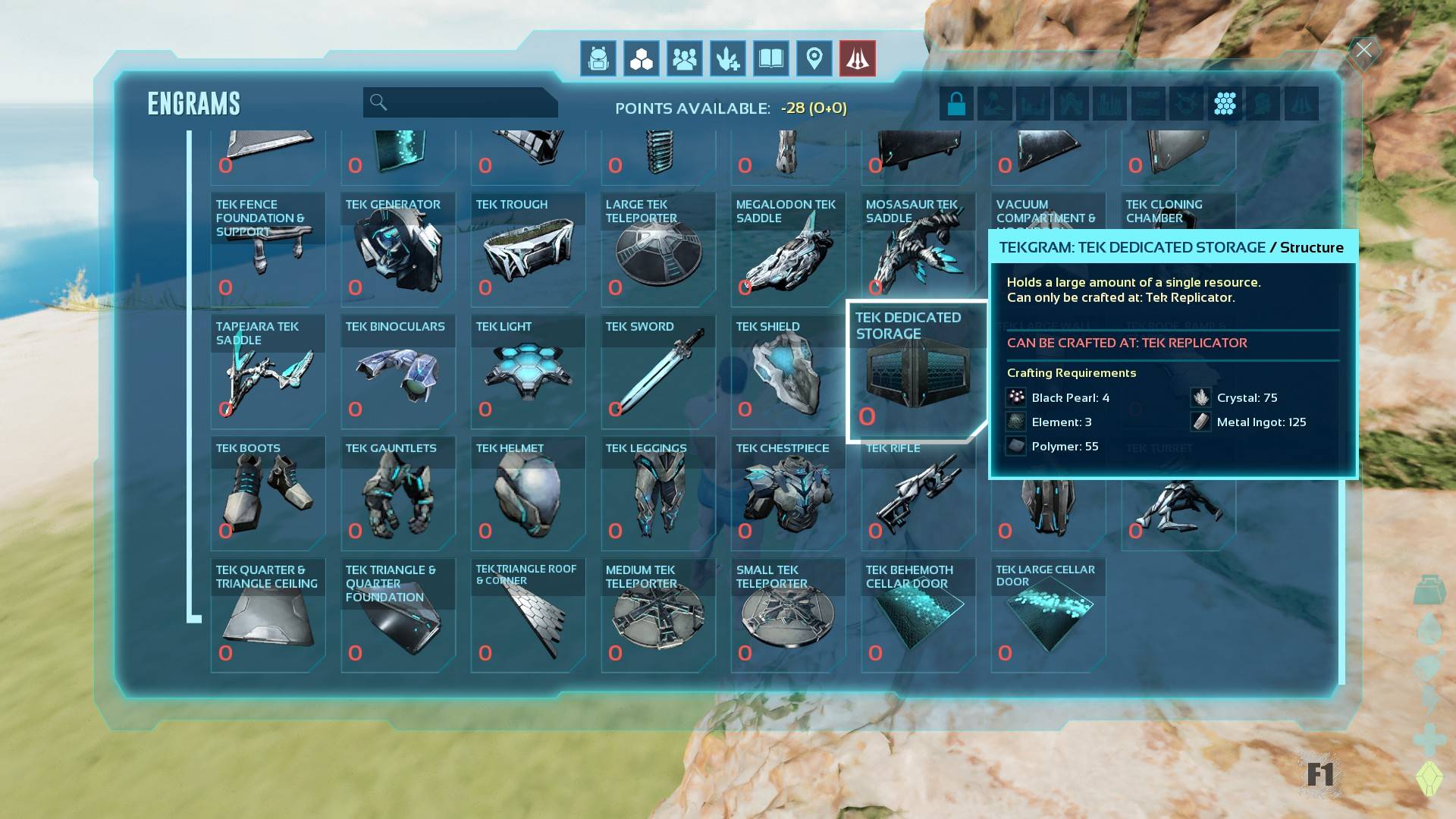Choose the Tek Helmet engram
The image size is (1456, 819).
tap(528, 493)
